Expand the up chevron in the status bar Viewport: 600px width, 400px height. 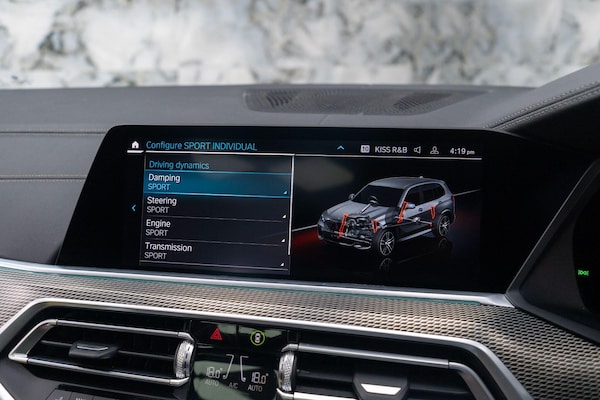pos(340,148)
